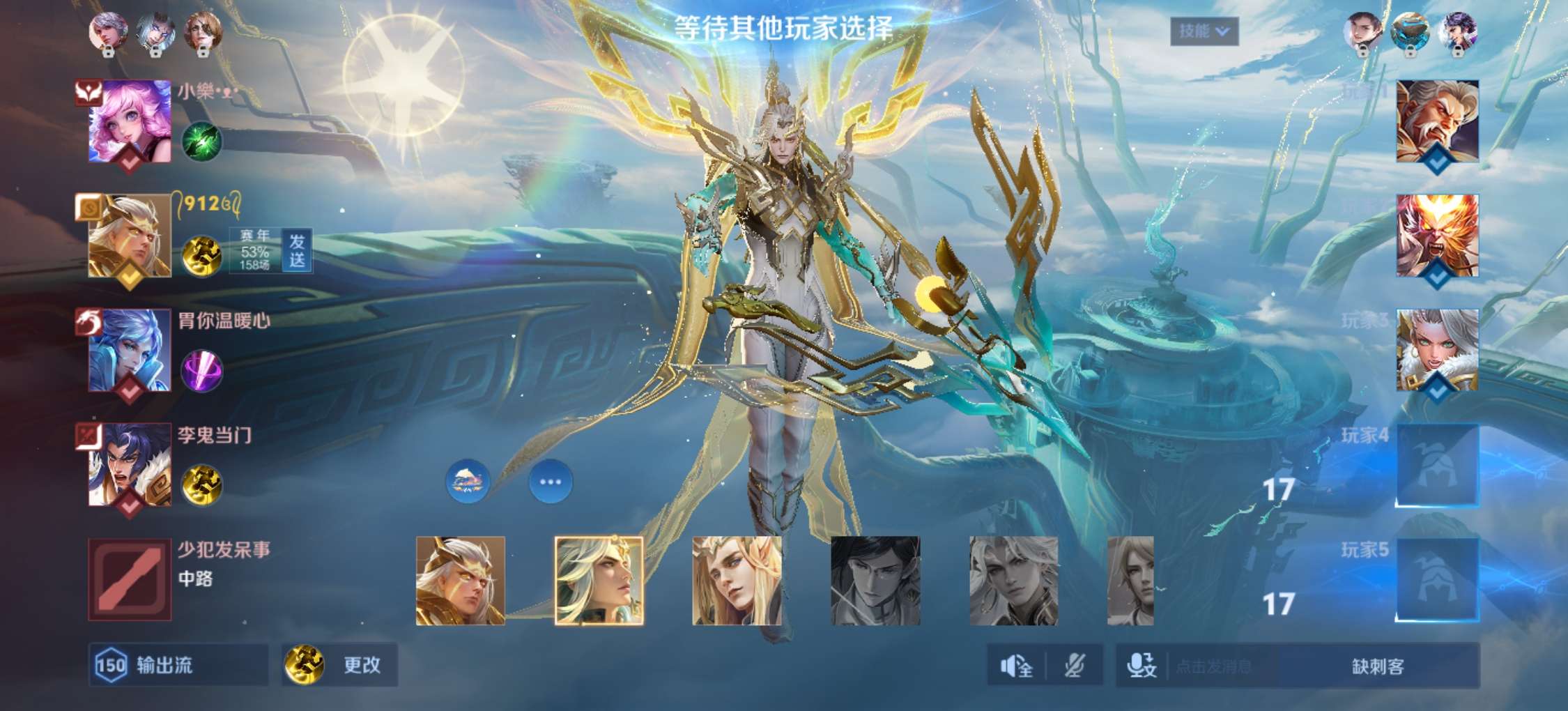Select 少犯发呆事's empty 中路 hero slot
Screen dimensions: 1568x711
pos(130,579)
